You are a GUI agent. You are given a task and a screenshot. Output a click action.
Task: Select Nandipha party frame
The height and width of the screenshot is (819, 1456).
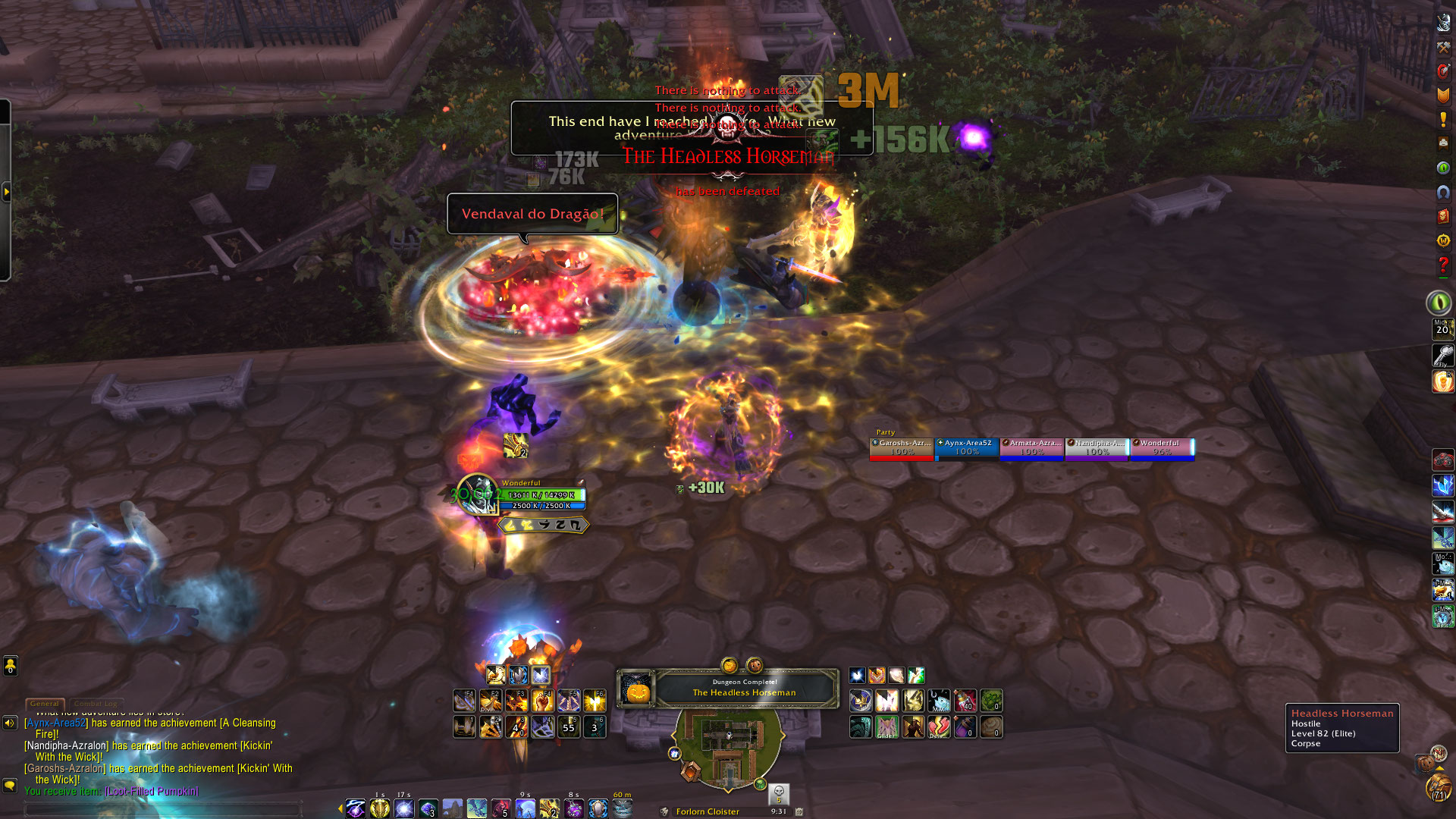point(1097,447)
